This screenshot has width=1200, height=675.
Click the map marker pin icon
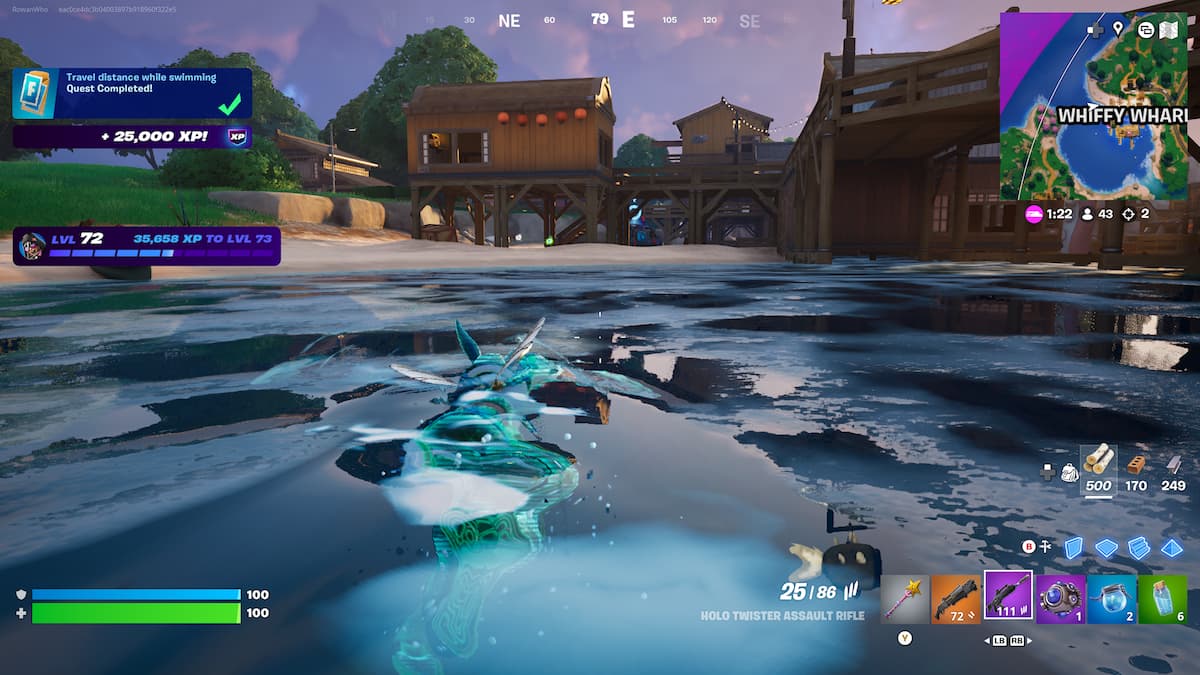[1118, 29]
